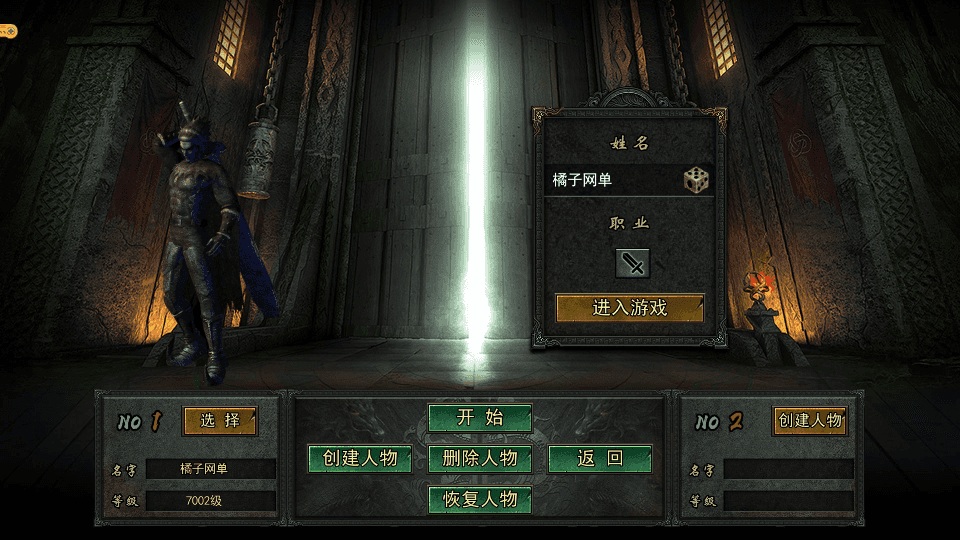Click the 选择 button for slot No 1
The height and width of the screenshot is (540, 960).
click(x=220, y=421)
